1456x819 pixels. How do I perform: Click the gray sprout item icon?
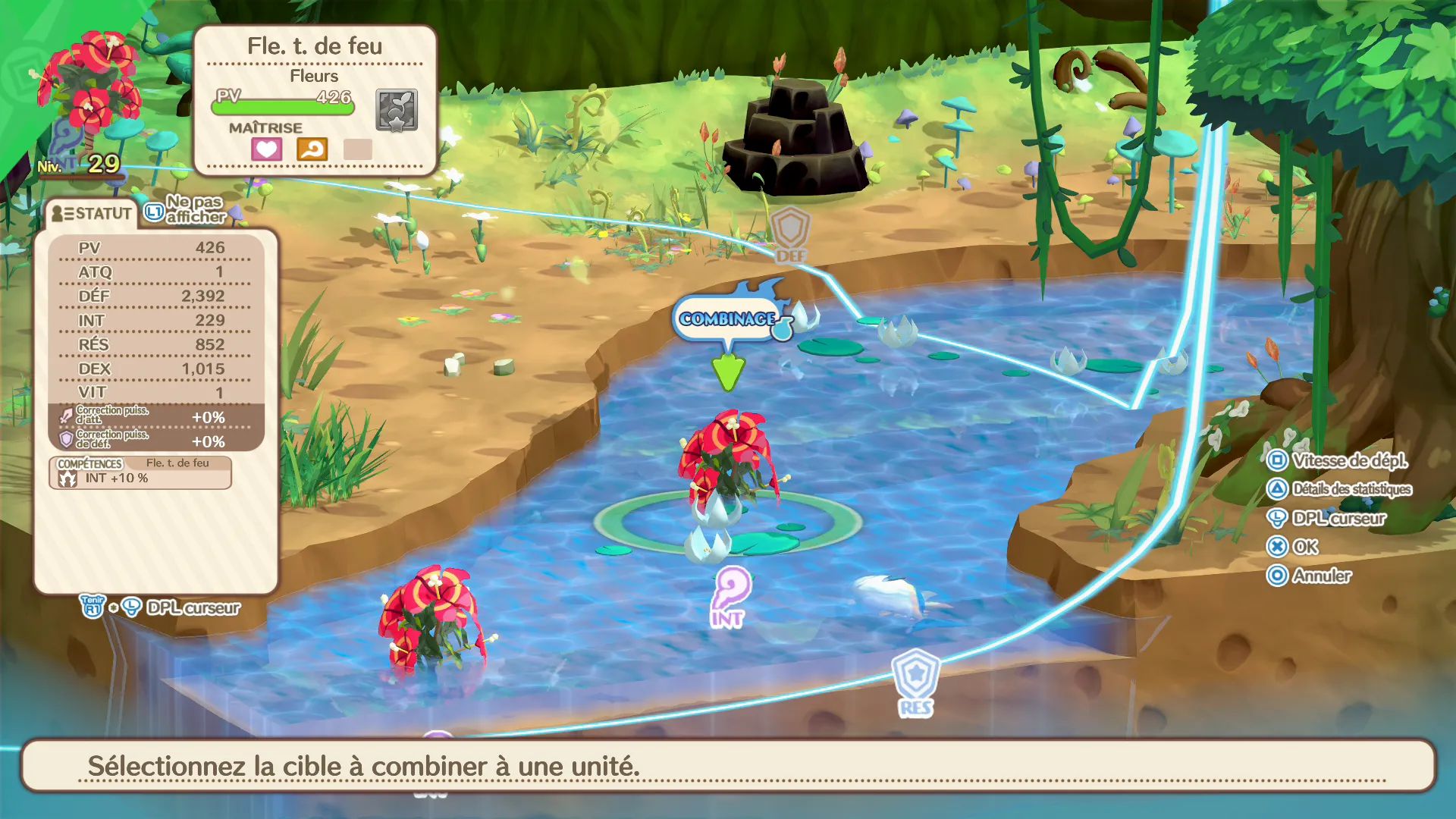click(397, 110)
